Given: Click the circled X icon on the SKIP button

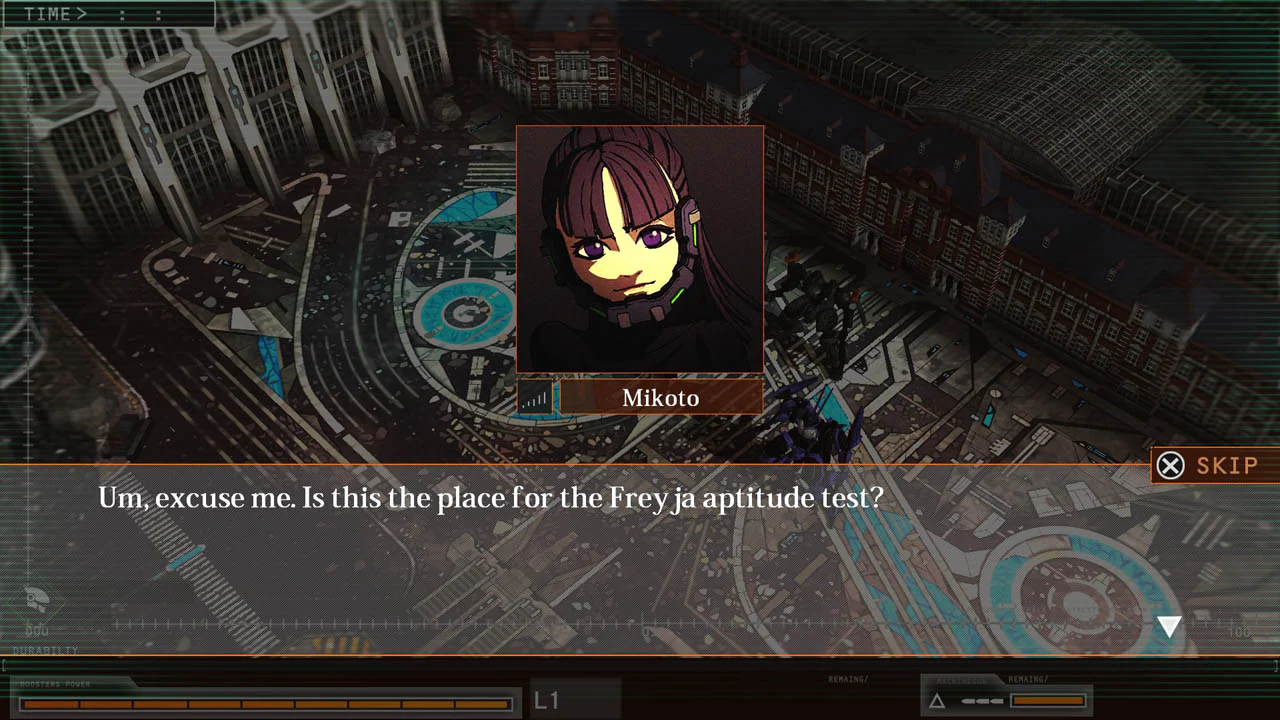Looking at the screenshot, I should 1170,465.
